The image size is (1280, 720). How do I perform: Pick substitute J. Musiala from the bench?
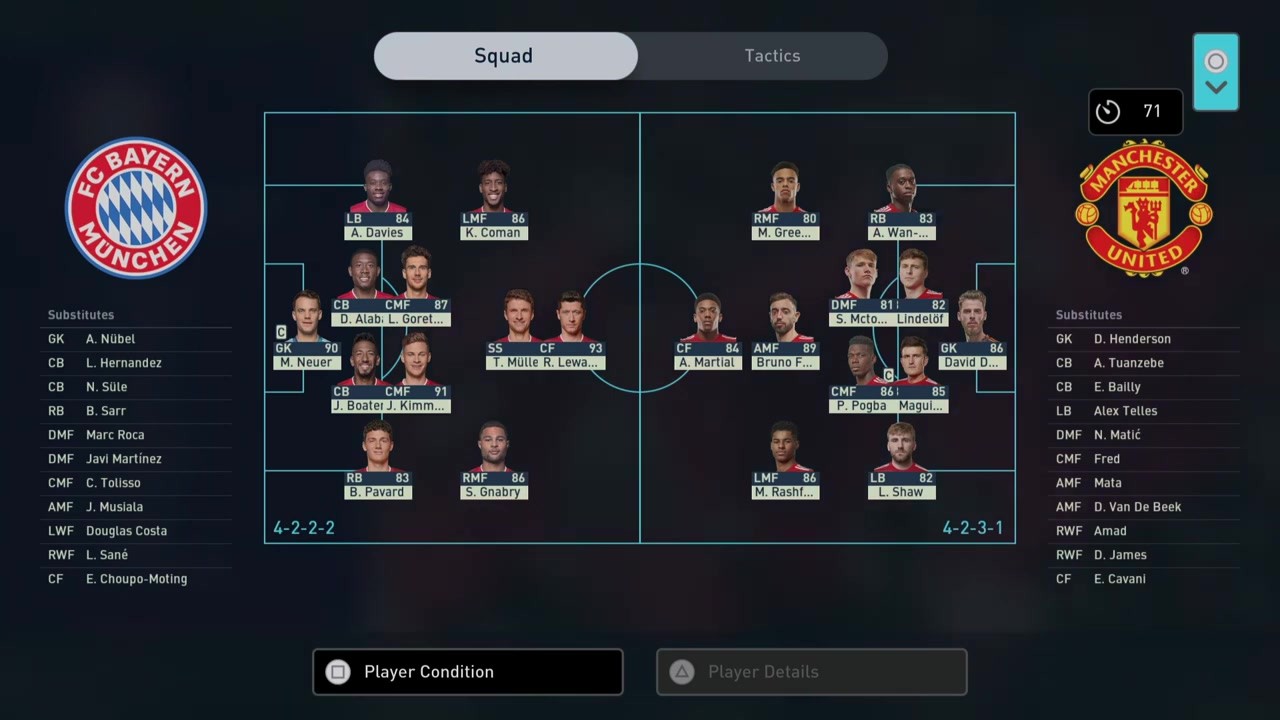point(114,507)
